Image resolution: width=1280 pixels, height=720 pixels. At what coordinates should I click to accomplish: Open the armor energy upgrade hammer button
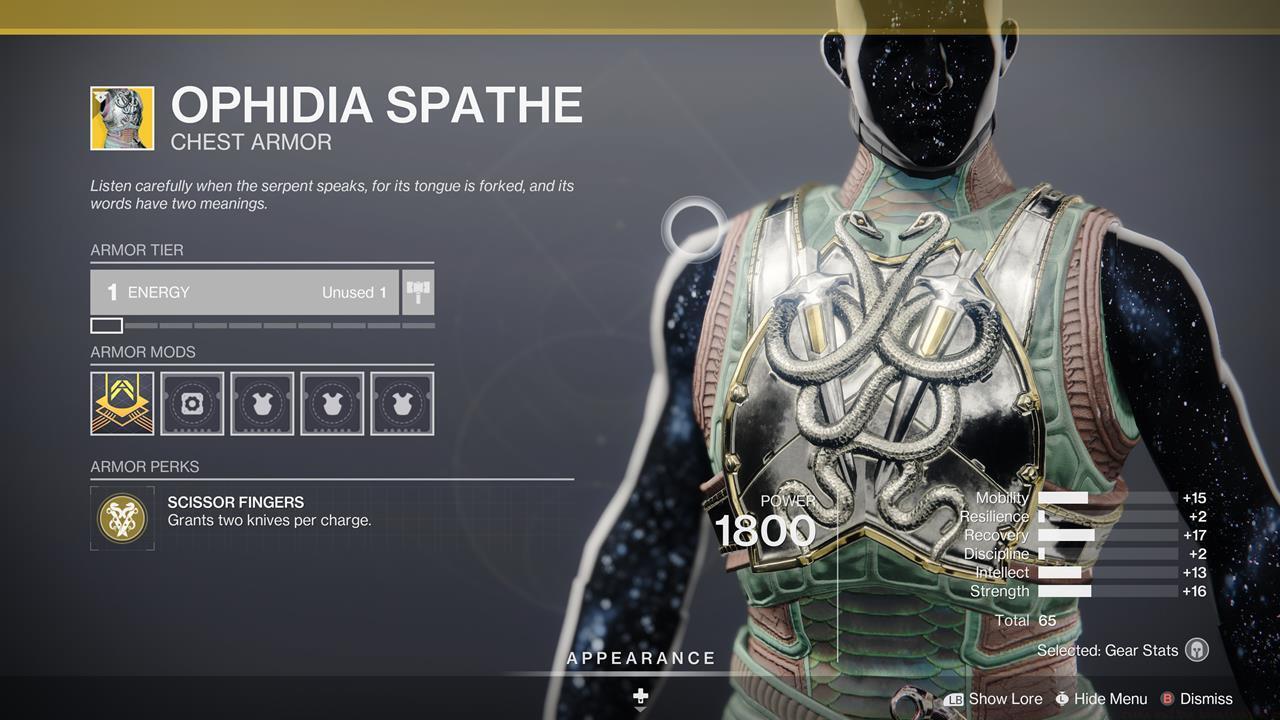(x=418, y=292)
